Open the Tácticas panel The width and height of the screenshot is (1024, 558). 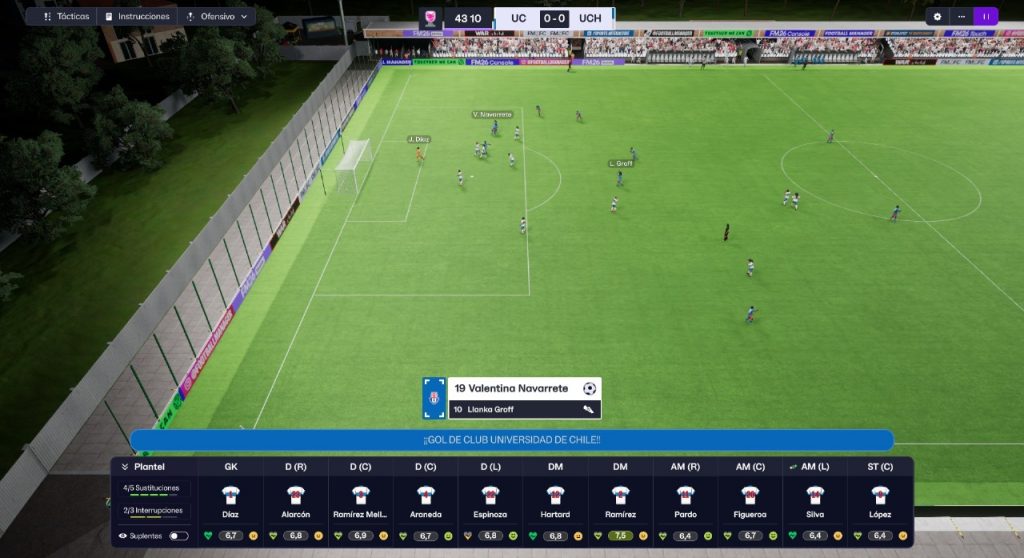(66, 17)
